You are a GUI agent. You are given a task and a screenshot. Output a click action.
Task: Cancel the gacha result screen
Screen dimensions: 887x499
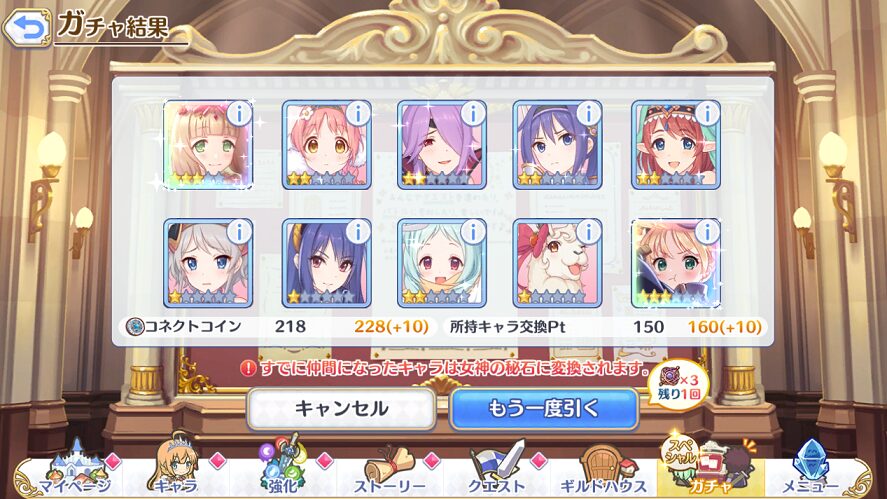341,408
